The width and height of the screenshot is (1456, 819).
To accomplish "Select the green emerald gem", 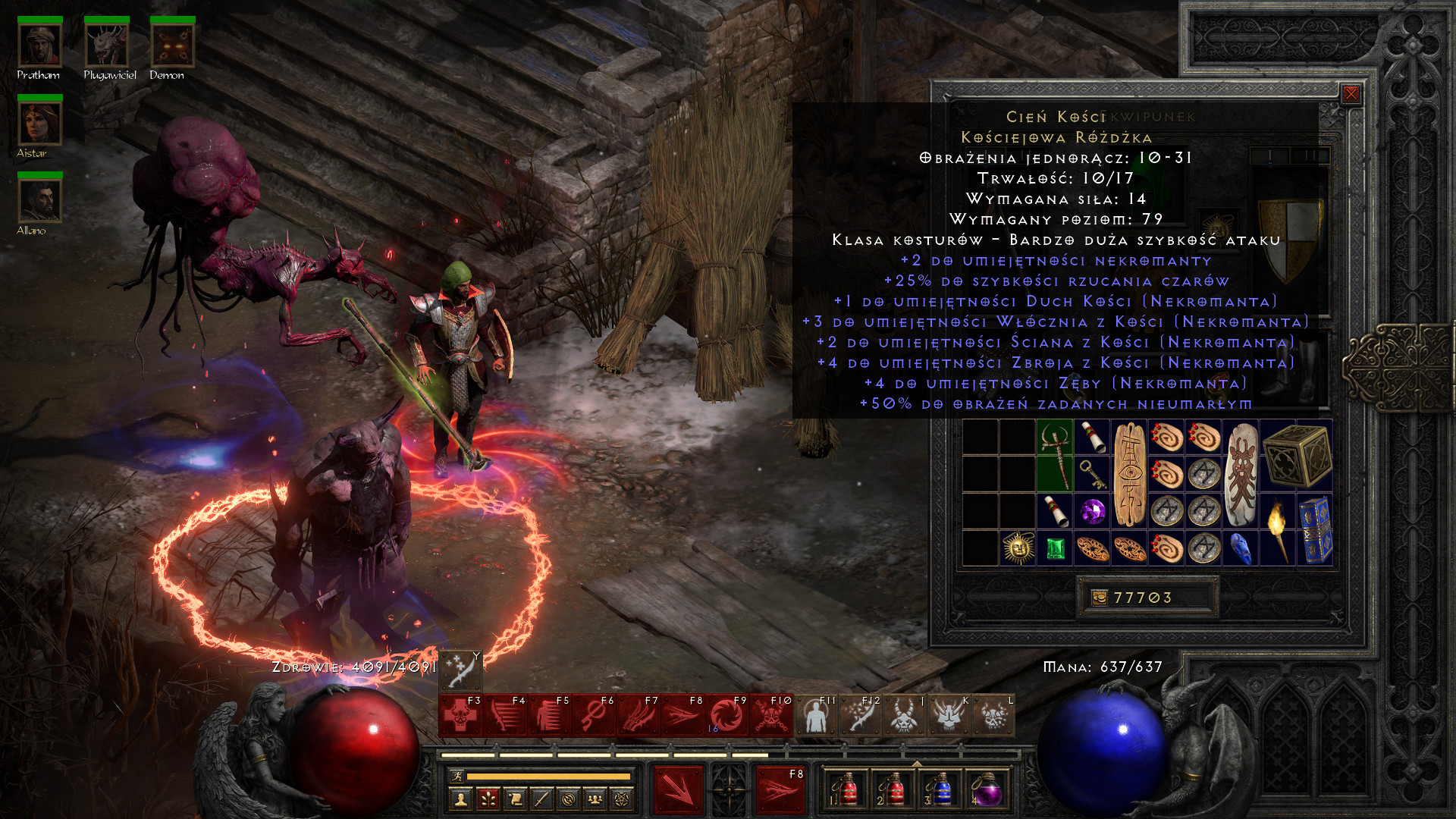I will click(x=1055, y=548).
